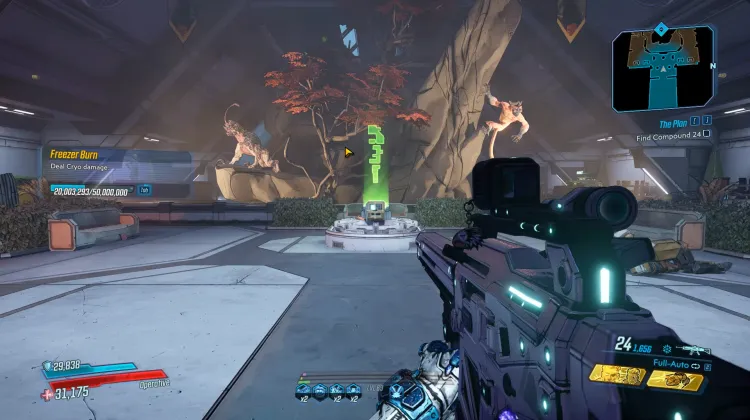750x420 pixels.
Task: Select the left gold weapon slot
Action: tap(616, 375)
